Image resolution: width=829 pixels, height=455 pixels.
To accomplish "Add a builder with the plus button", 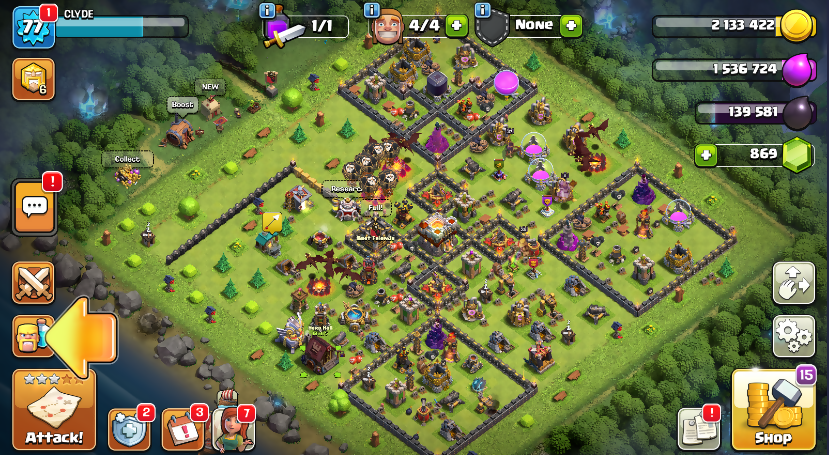I will 457,26.
